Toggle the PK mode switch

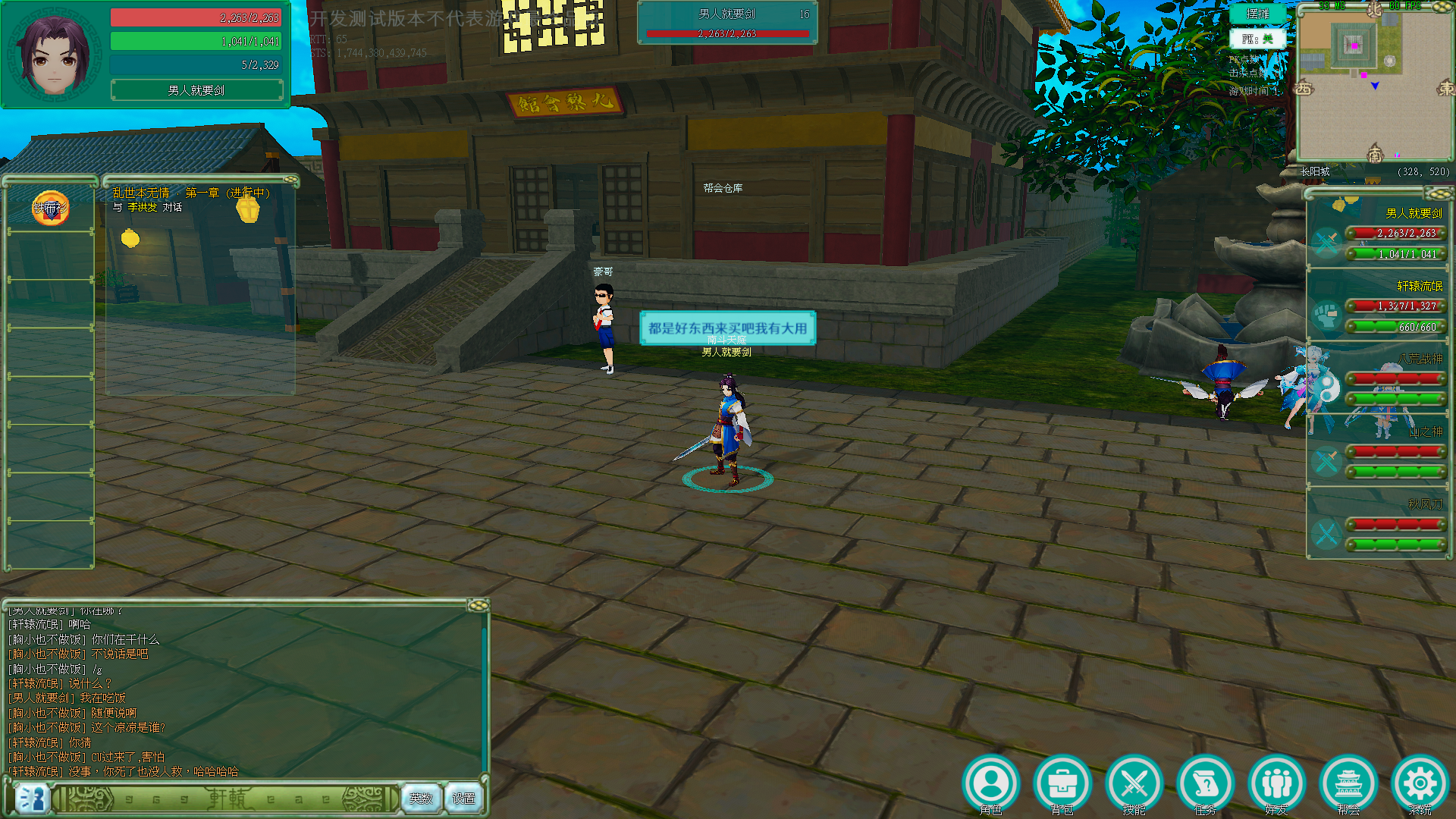1257,39
